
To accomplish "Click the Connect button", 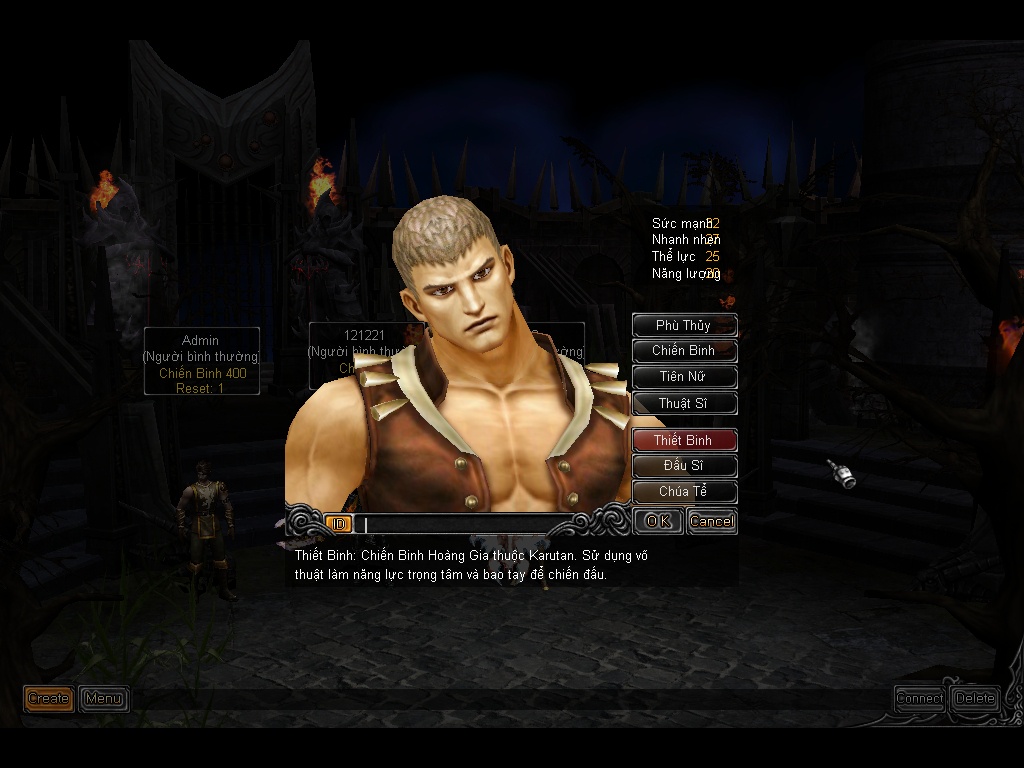I will pos(919,698).
